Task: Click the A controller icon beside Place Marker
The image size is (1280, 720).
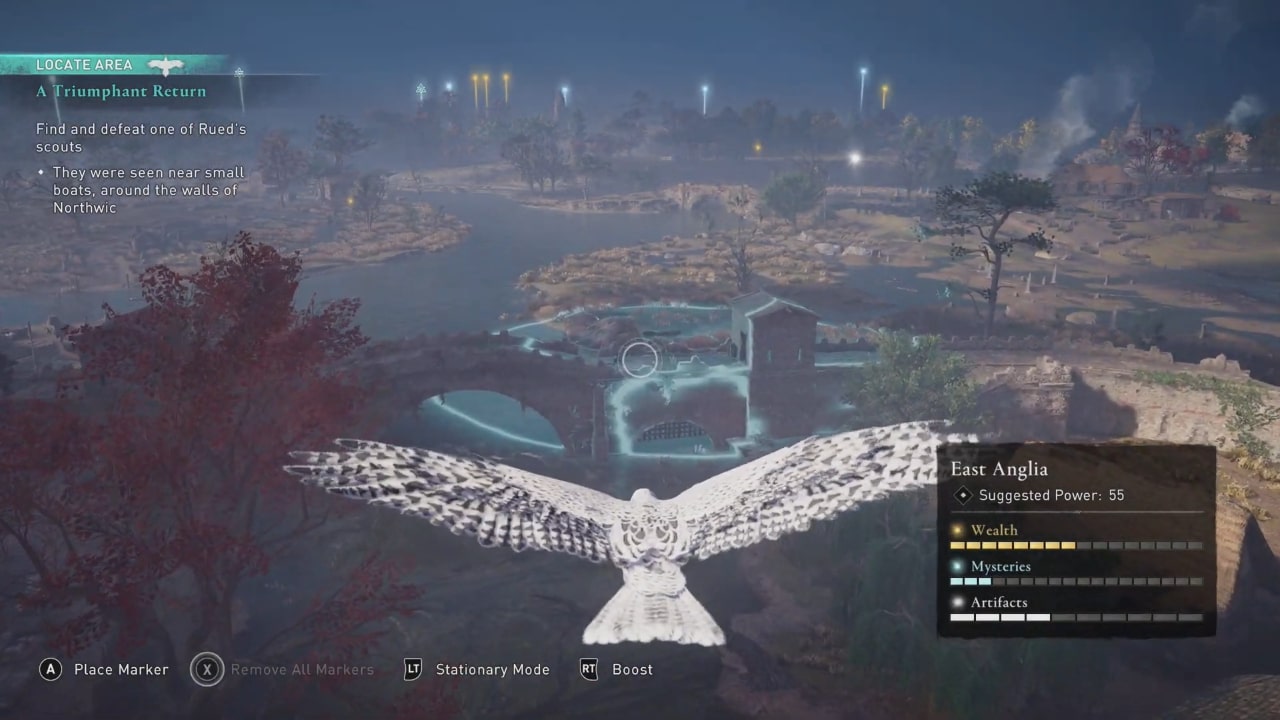Action: point(50,669)
